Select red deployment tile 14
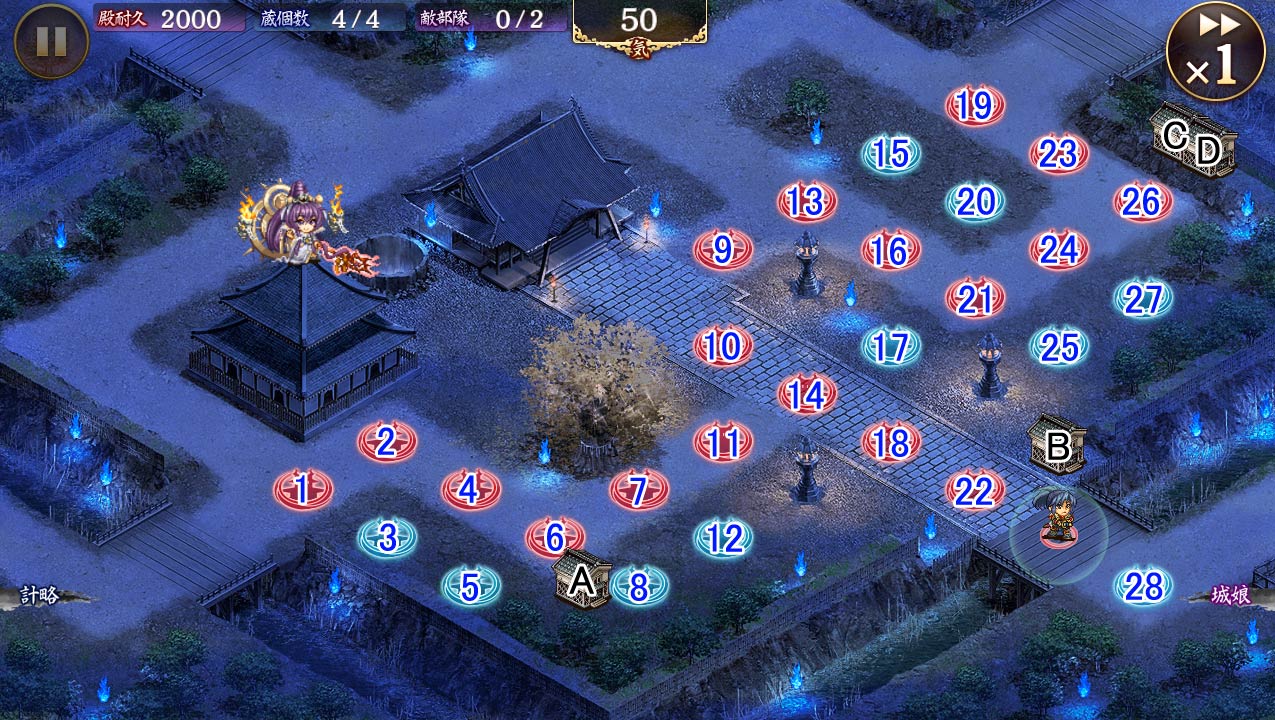The width and height of the screenshot is (1275, 720). (806, 395)
